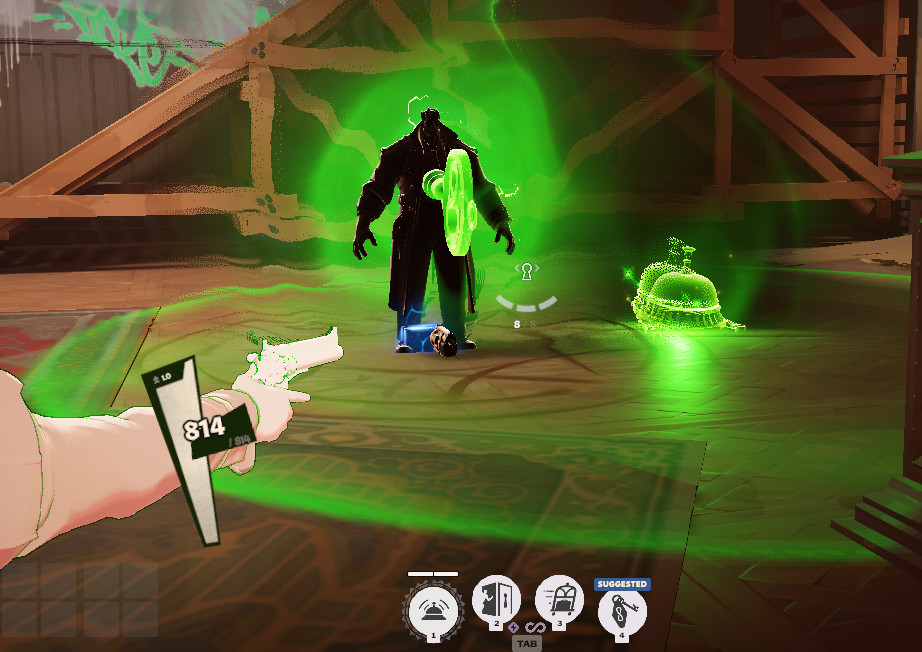Trigger the luggage cart ability
The width and height of the screenshot is (922, 652).
(x=559, y=601)
